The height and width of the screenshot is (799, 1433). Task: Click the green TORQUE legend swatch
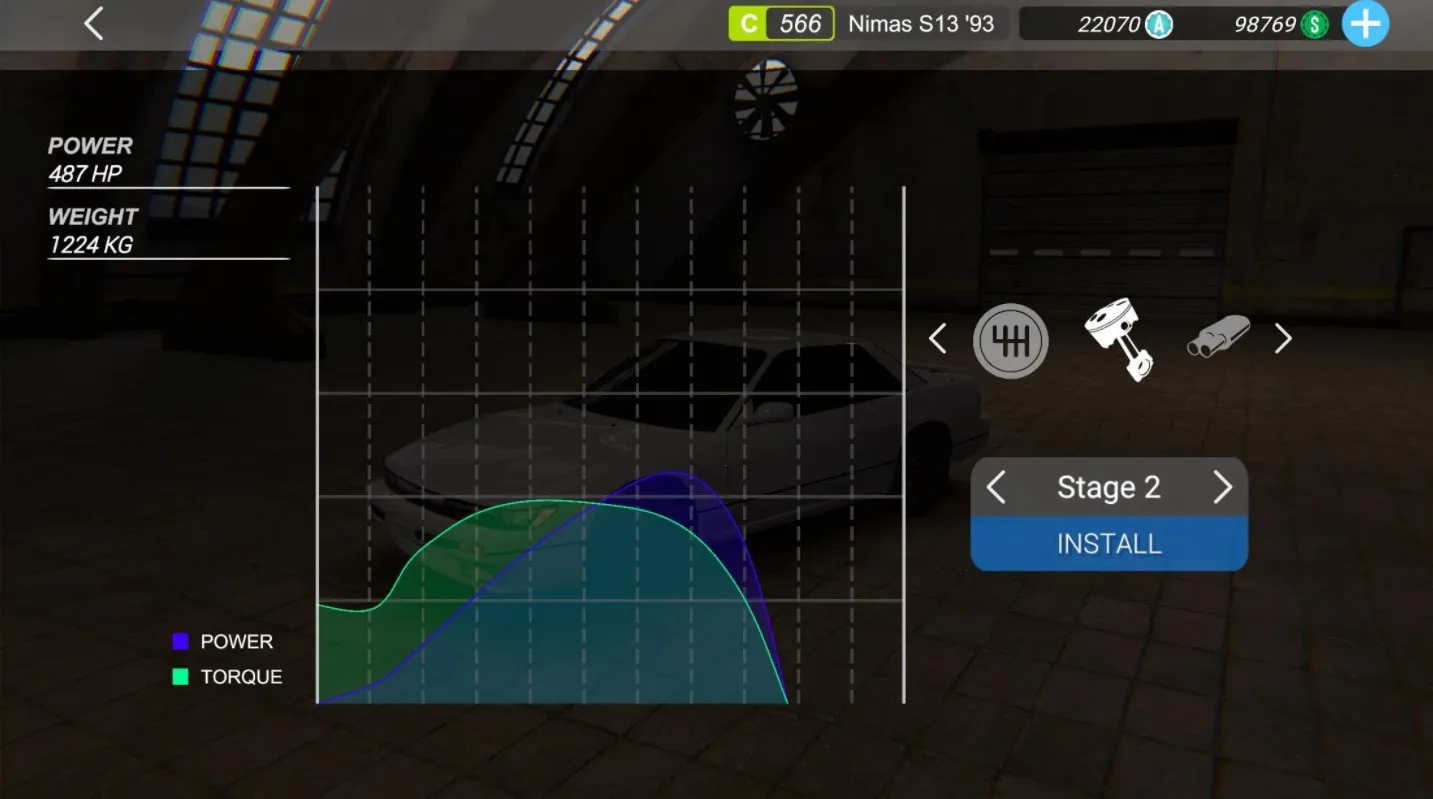coord(182,676)
